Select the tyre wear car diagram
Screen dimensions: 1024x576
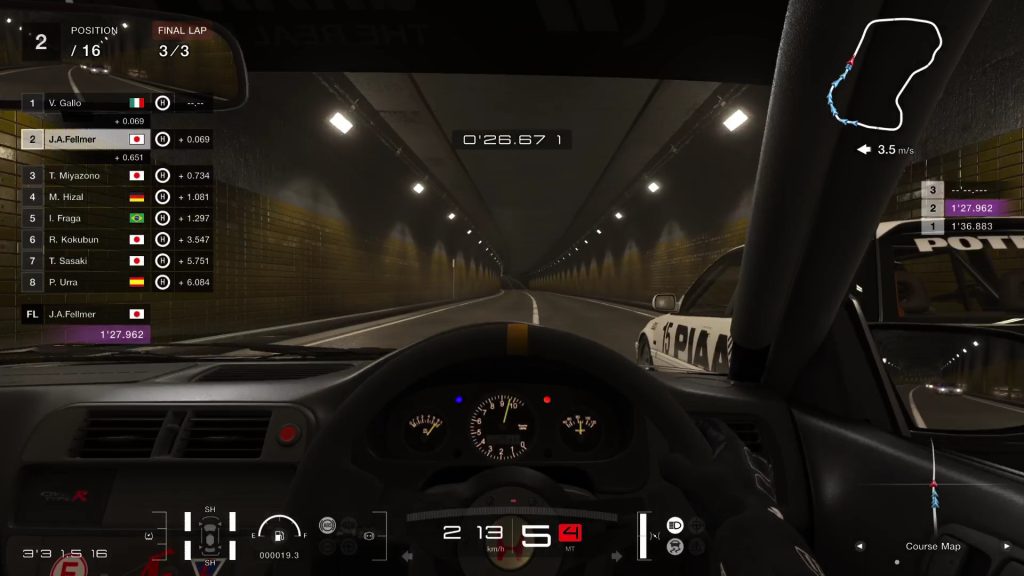(210, 536)
